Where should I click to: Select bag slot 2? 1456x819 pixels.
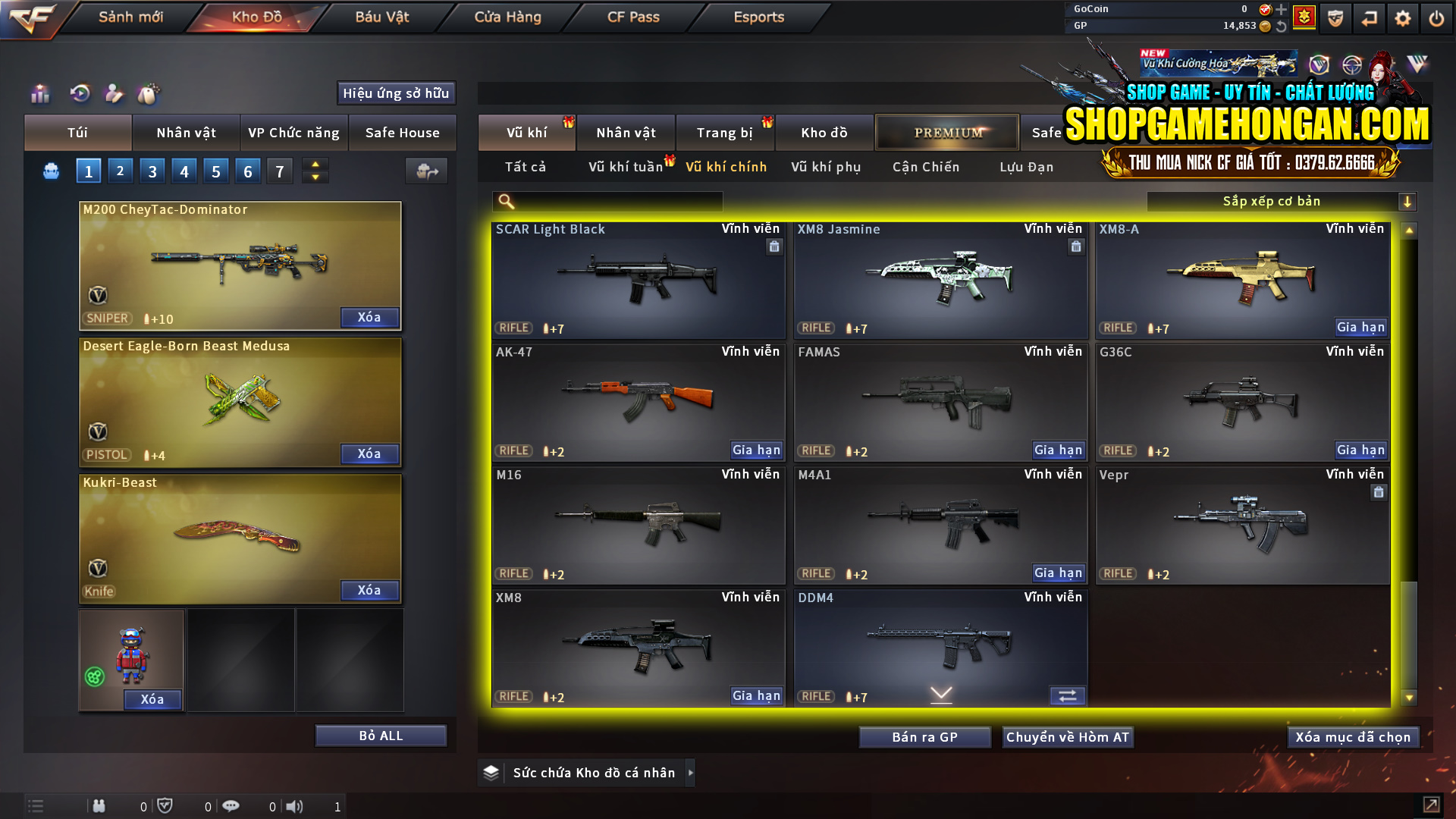click(120, 171)
